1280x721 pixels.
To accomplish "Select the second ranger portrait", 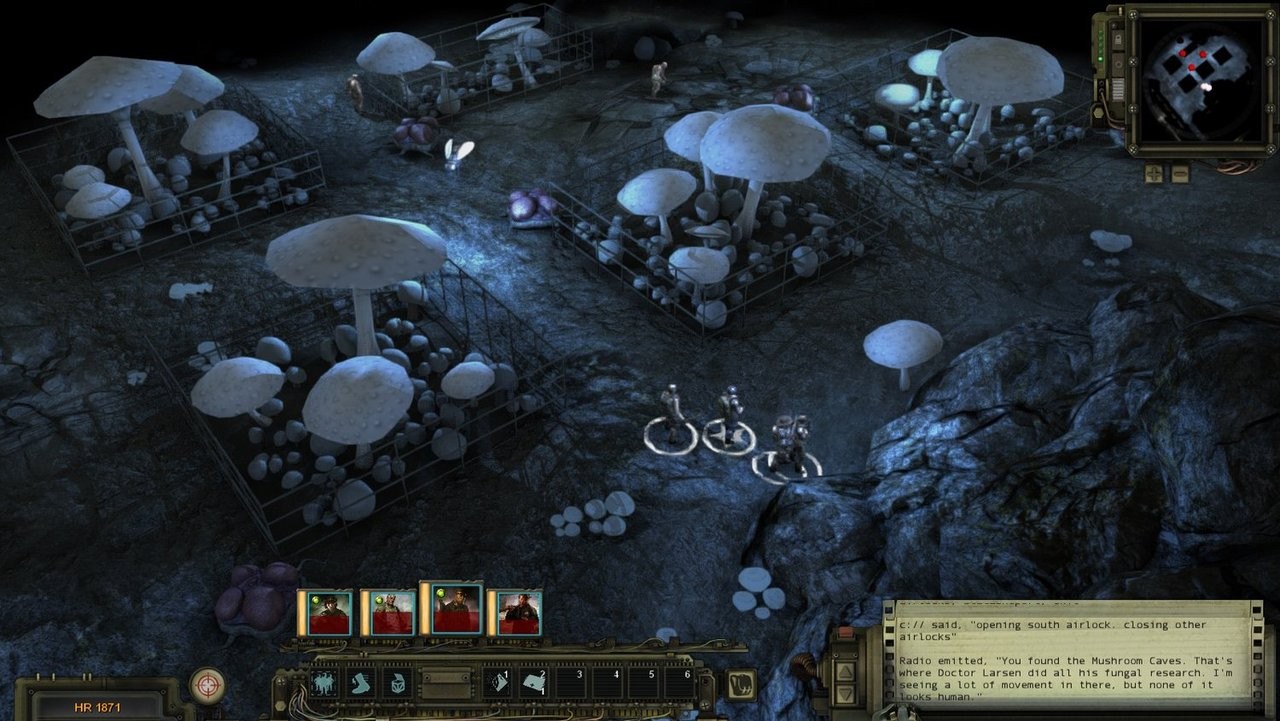I will 388,612.
